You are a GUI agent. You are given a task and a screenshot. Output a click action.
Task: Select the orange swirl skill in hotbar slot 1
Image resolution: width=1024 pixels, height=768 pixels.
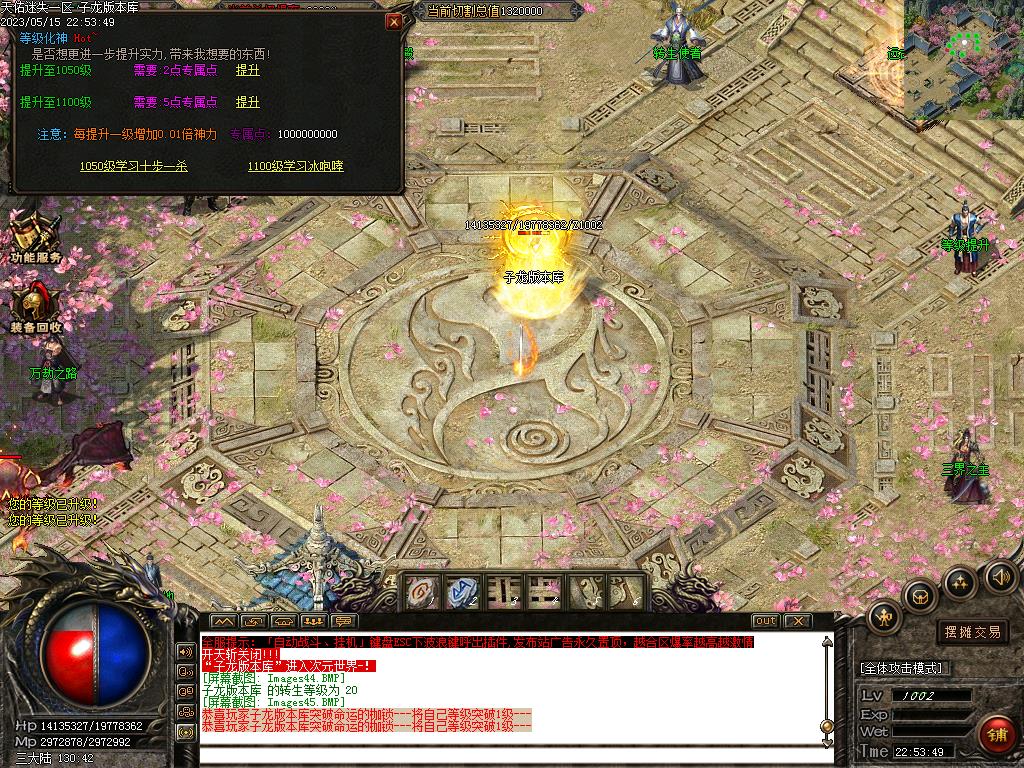(421, 591)
